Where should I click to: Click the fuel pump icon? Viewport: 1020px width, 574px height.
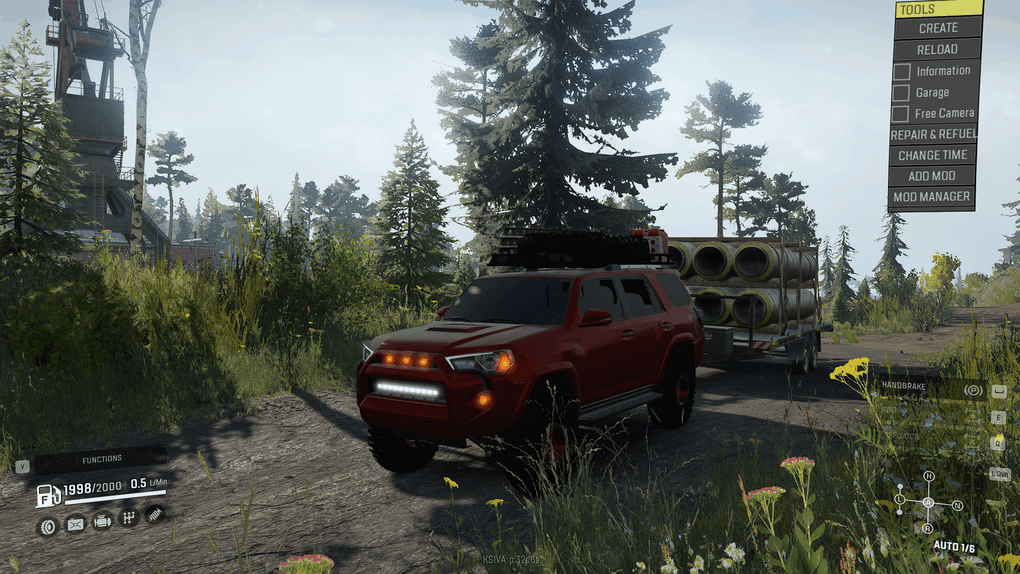[48, 495]
